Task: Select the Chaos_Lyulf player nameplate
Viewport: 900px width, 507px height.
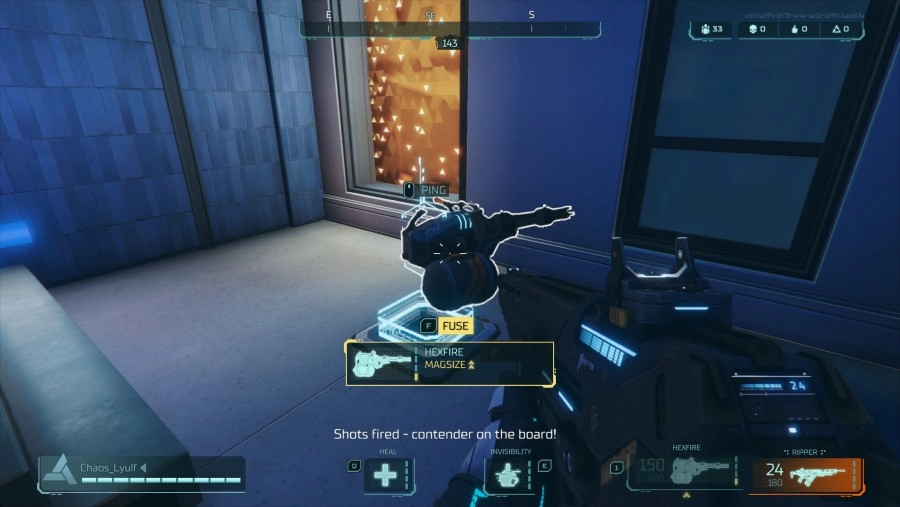Action: 141,473
